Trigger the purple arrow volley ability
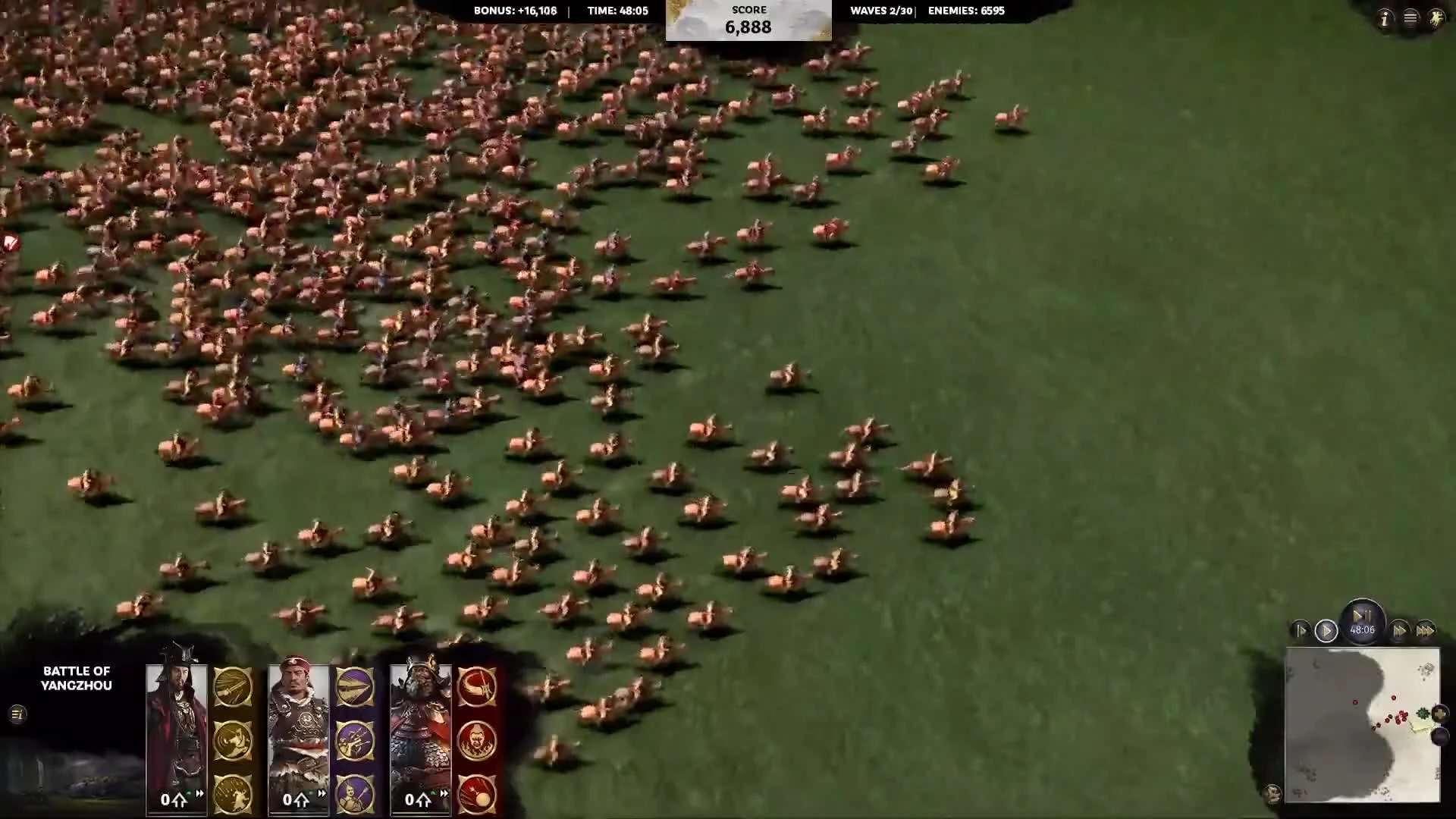Viewport: 1456px width, 819px height. click(354, 742)
